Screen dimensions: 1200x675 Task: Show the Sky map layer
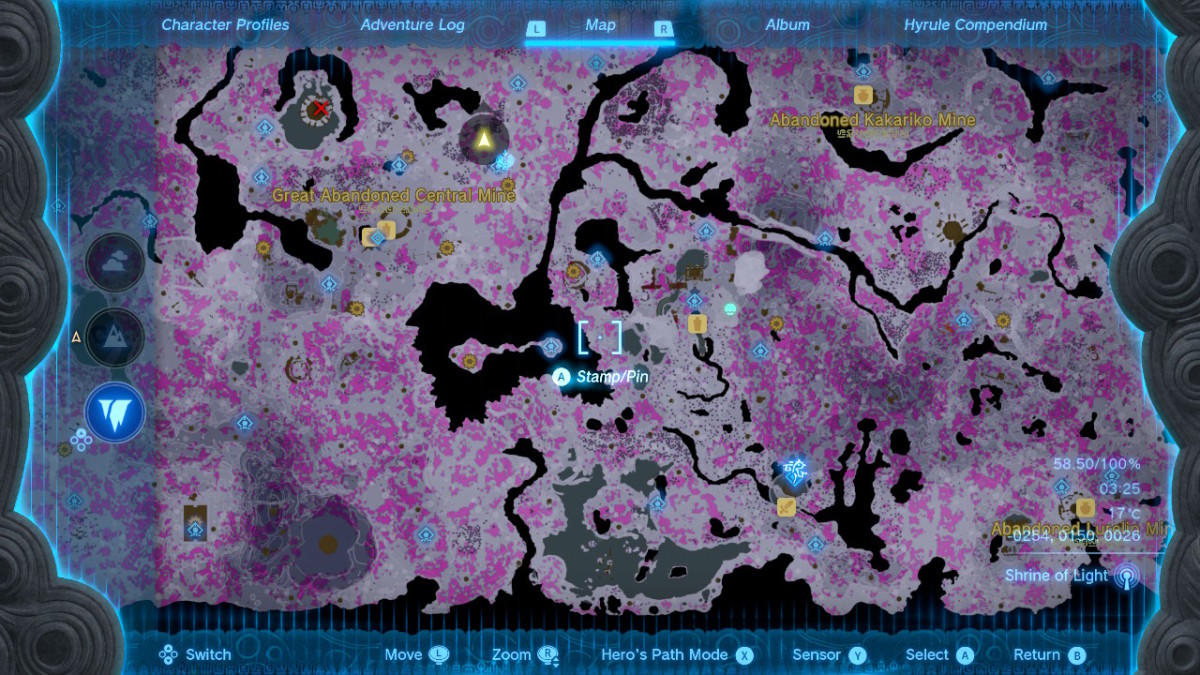(115, 264)
